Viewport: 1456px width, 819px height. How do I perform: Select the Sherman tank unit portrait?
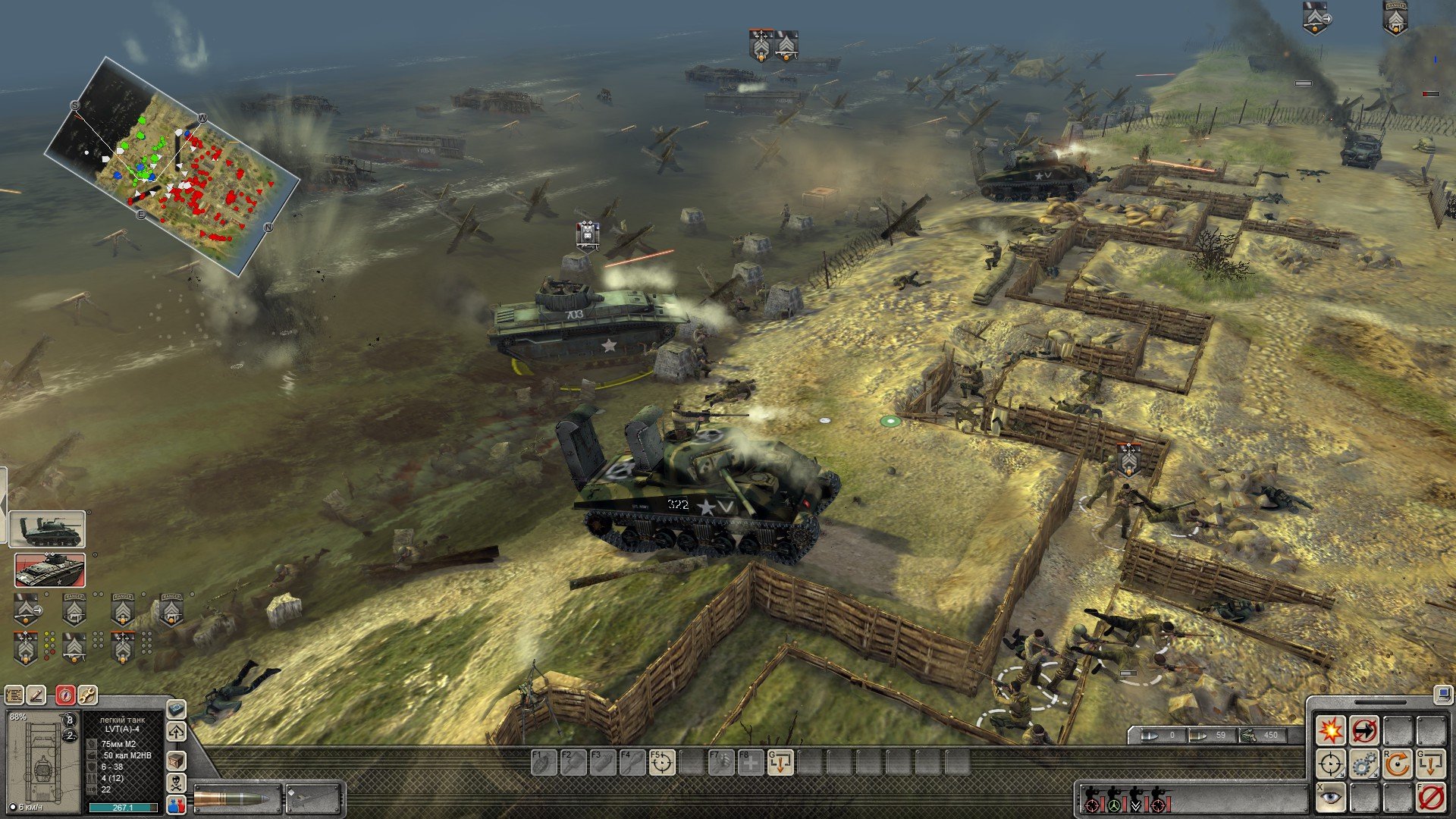(48, 529)
